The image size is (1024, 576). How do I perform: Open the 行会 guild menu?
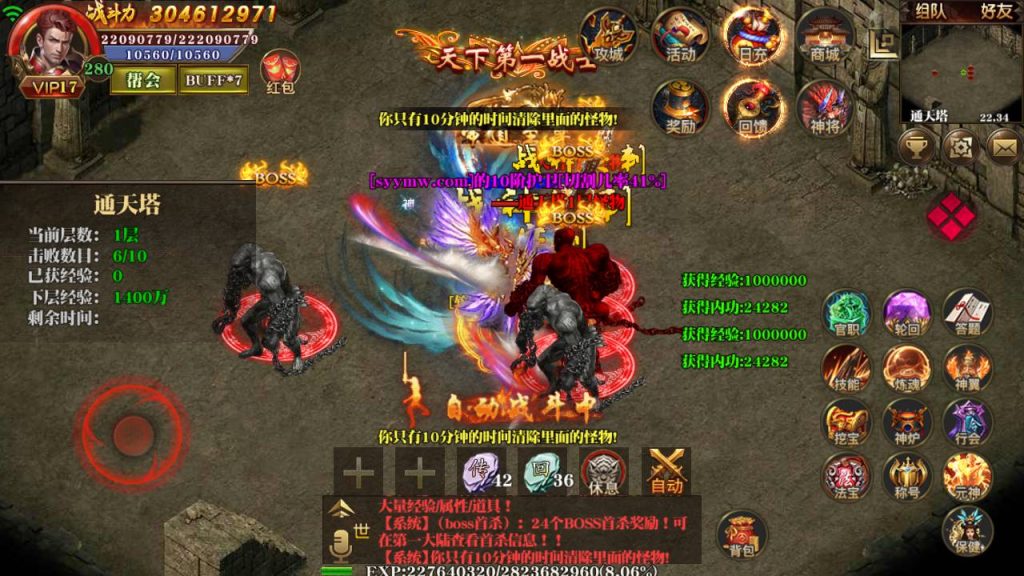point(967,423)
